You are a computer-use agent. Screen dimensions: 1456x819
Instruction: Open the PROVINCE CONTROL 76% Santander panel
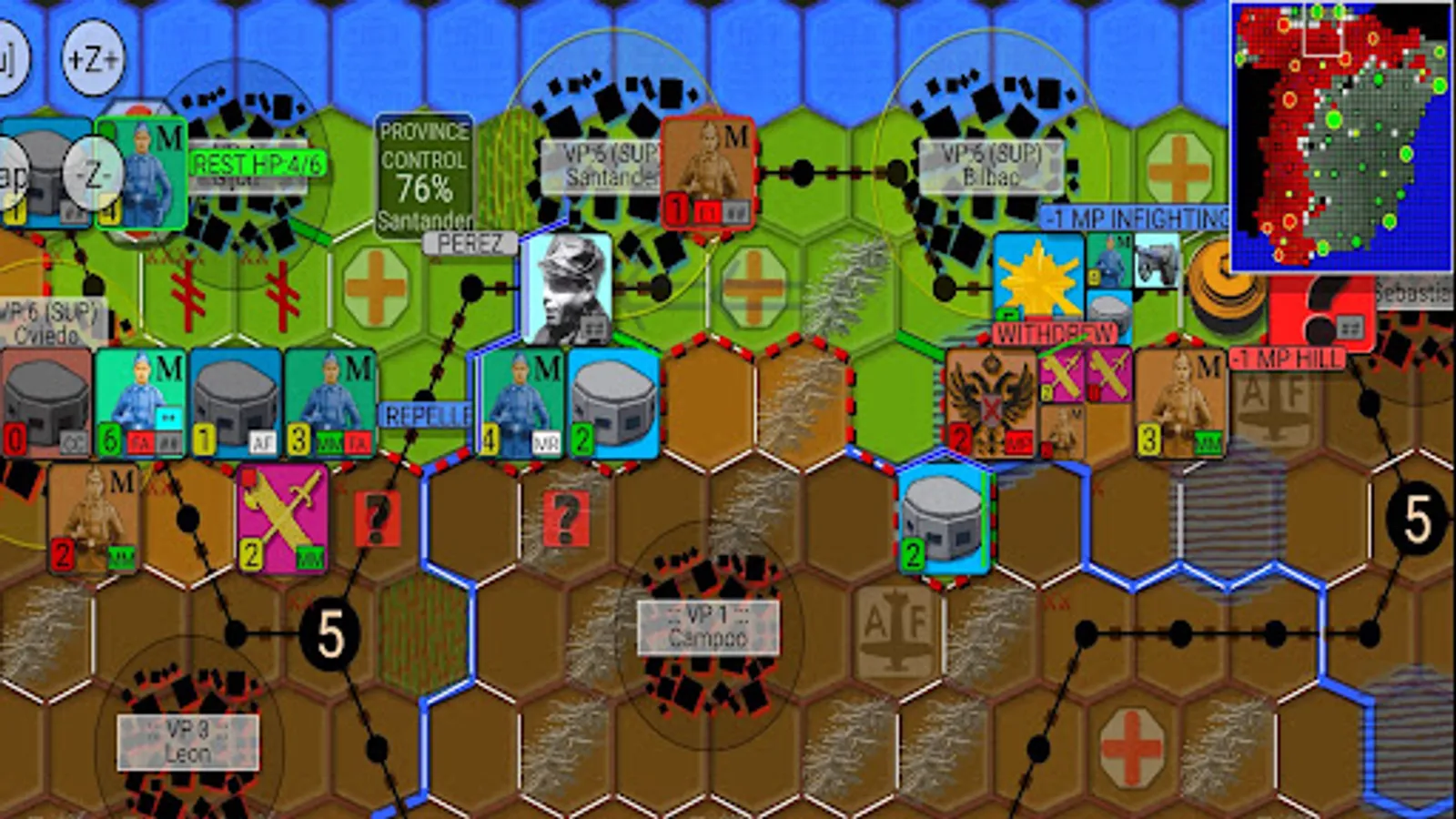[x=425, y=175]
